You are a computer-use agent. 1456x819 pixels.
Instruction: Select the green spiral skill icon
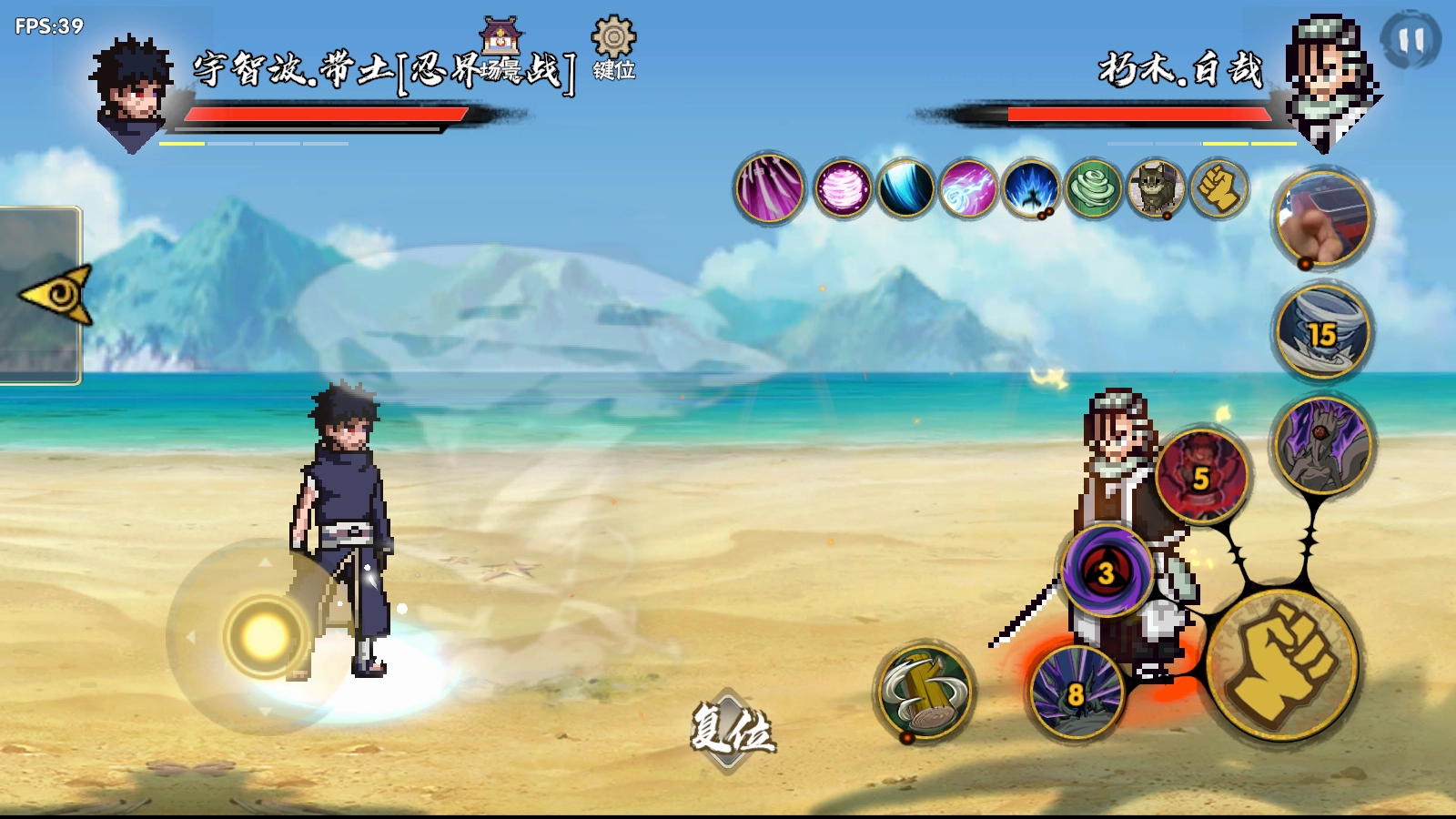click(x=1094, y=189)
